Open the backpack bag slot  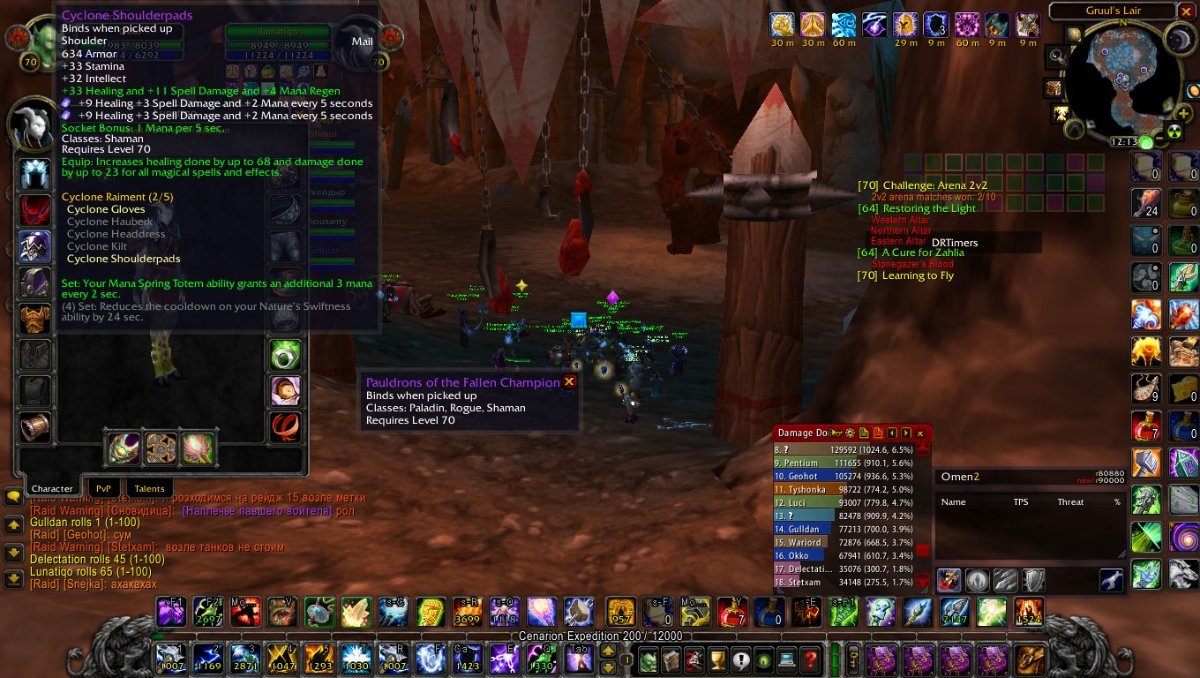1028,660
